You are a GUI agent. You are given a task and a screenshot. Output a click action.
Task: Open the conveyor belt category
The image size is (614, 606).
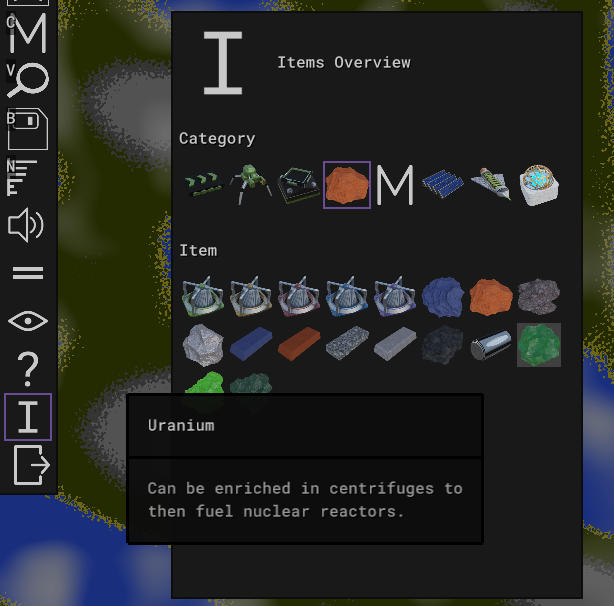pos(203,185)
